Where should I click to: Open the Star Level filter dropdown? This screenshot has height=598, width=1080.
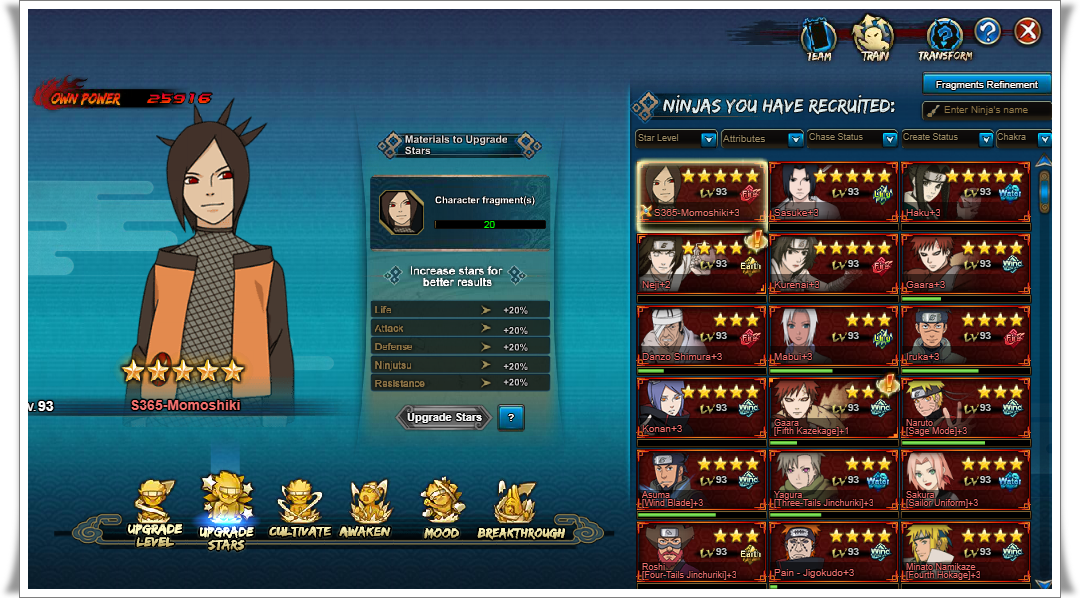[677, 138]
